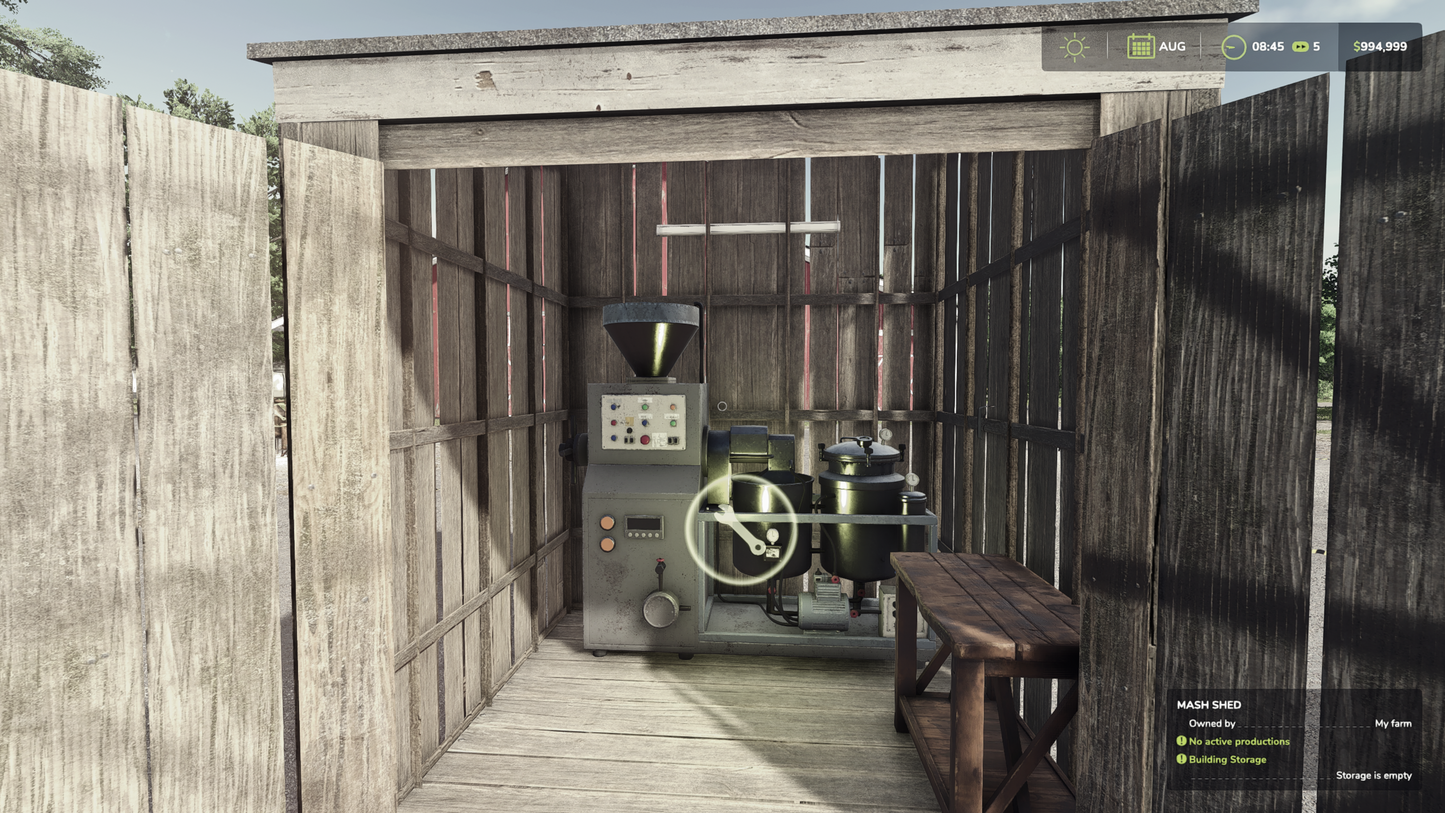Screen dimensions: 1445x813
Task: Expand the Owned by ownership row
Action: click(1212, 723)
